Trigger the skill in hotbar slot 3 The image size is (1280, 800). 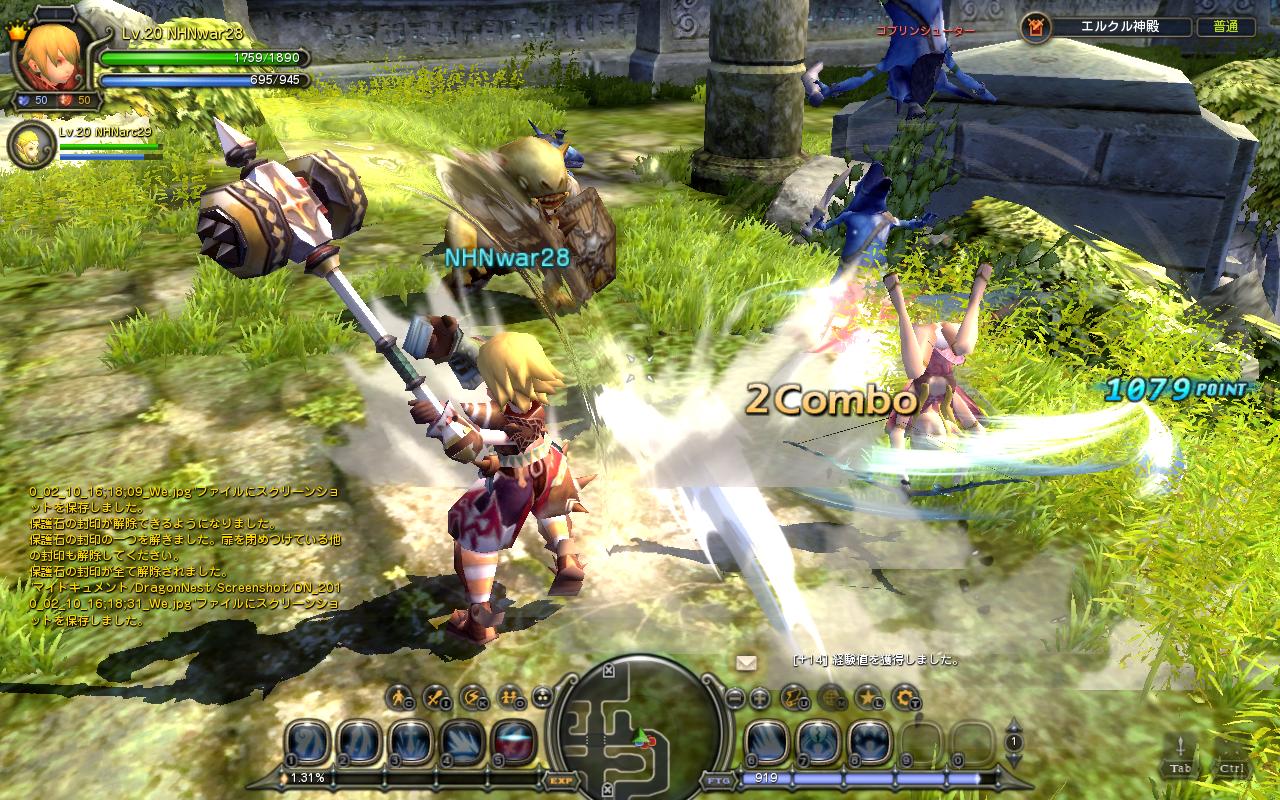[x=411, y=742]
